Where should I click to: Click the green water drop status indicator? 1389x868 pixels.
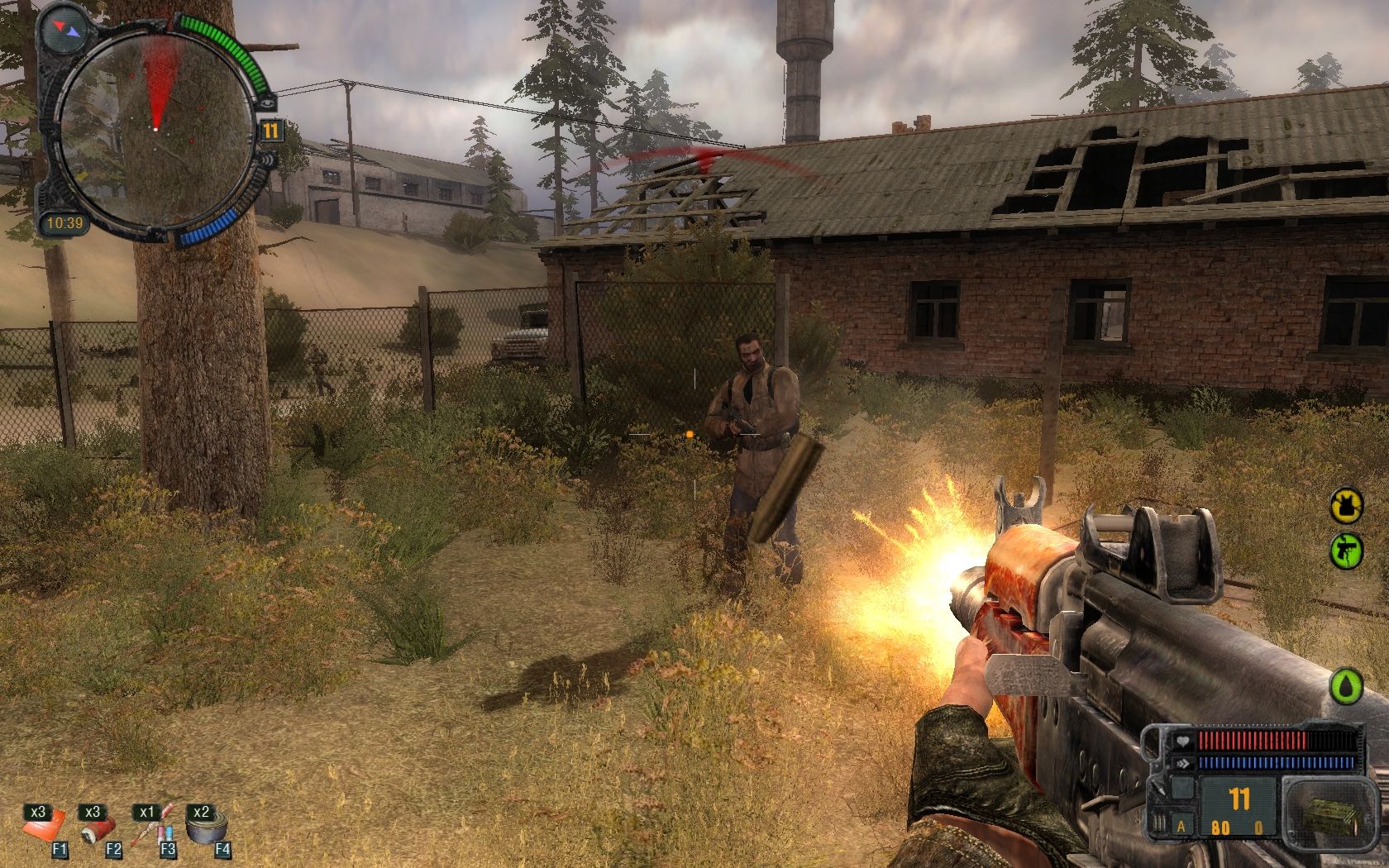1344,686
